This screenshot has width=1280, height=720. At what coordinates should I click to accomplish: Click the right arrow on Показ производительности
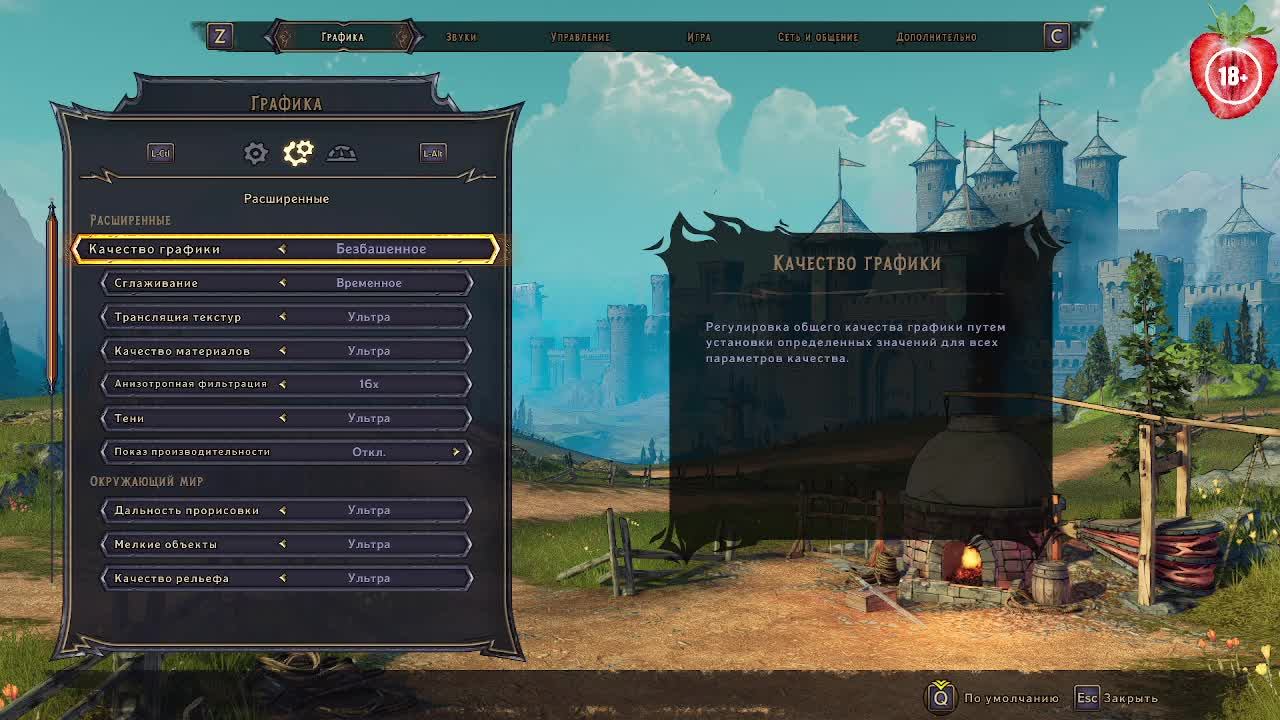[x=456, y=452]
